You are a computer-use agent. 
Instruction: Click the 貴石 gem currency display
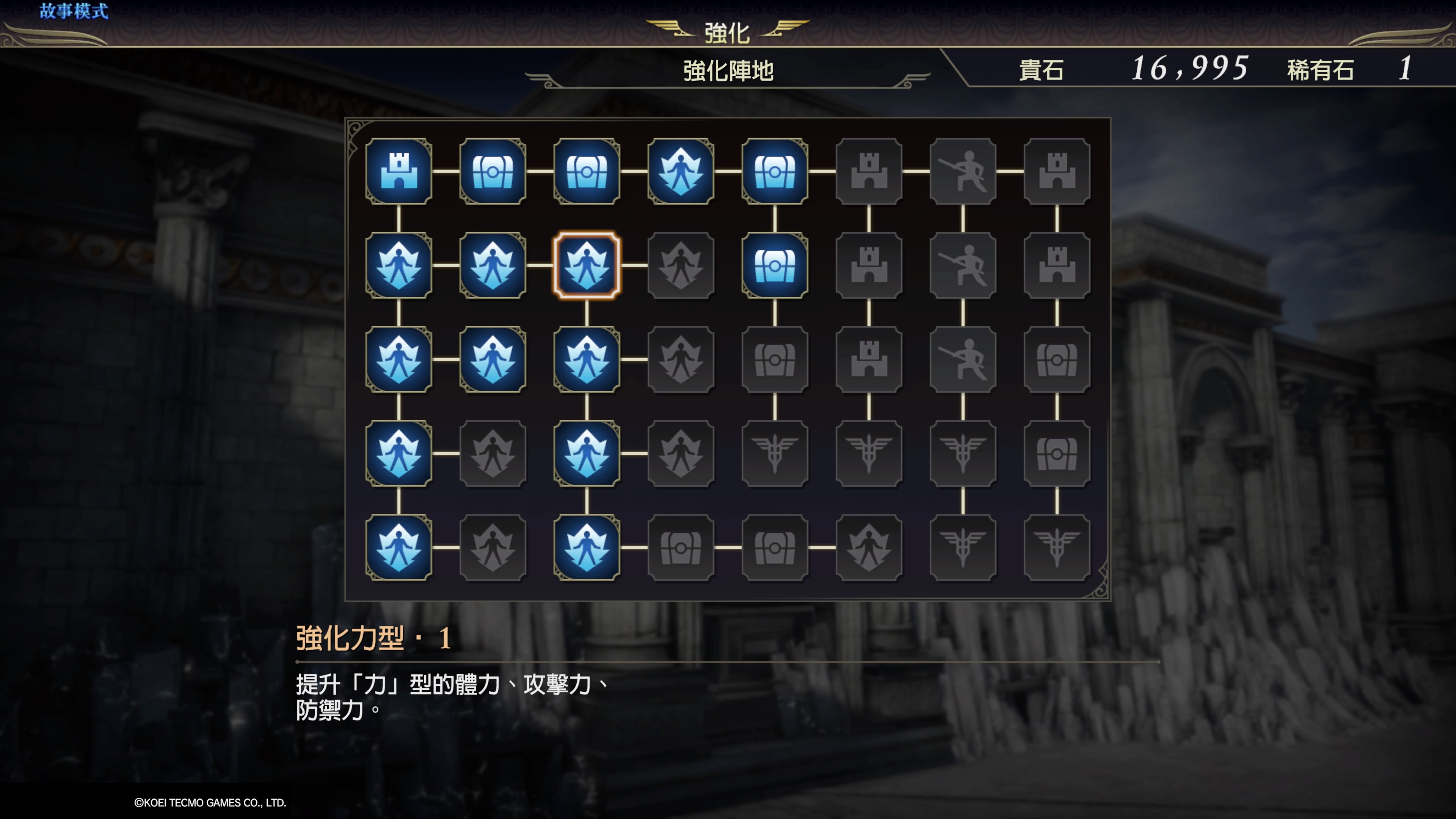[1043, 69]
